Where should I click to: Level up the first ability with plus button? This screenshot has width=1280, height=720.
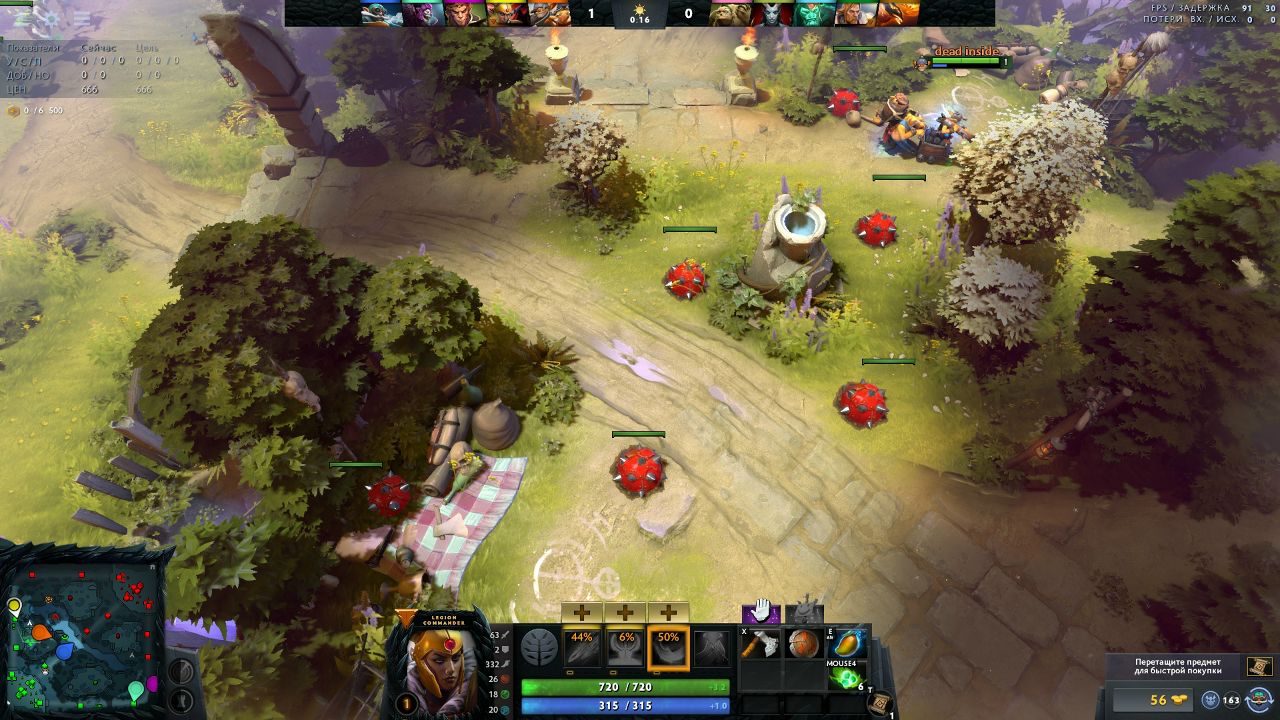coord(582,612)
